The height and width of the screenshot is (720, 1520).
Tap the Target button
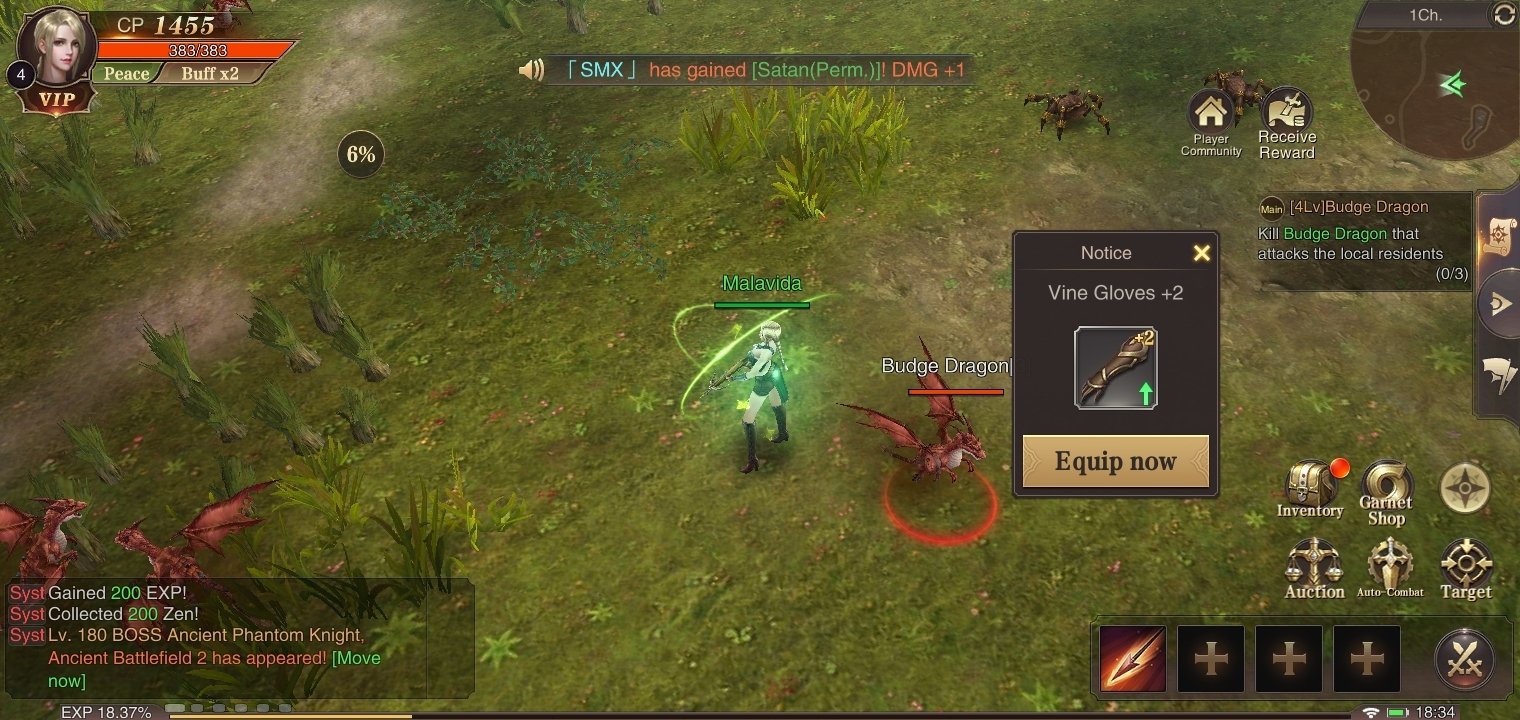(x=1466, y=568)
